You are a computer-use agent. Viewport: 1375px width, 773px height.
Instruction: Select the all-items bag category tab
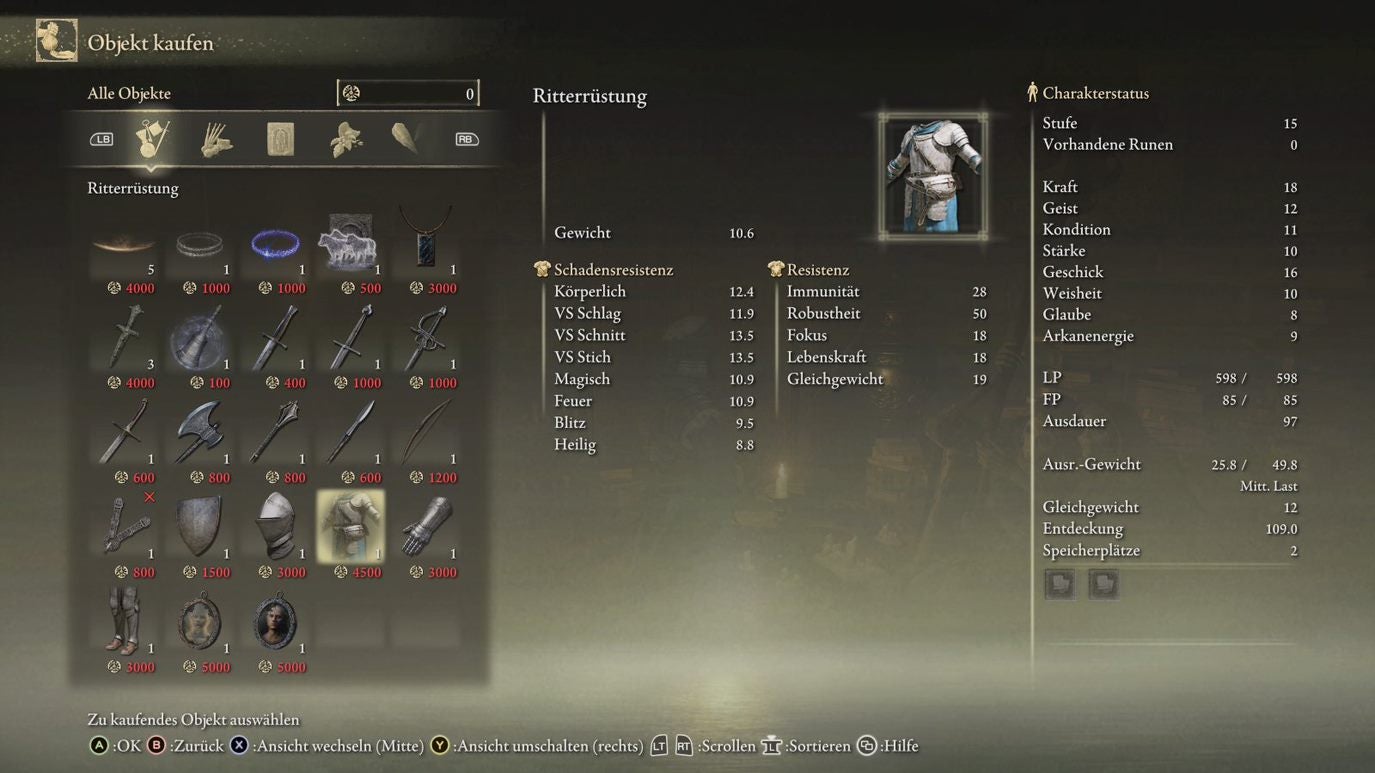(x=152, y=139)
